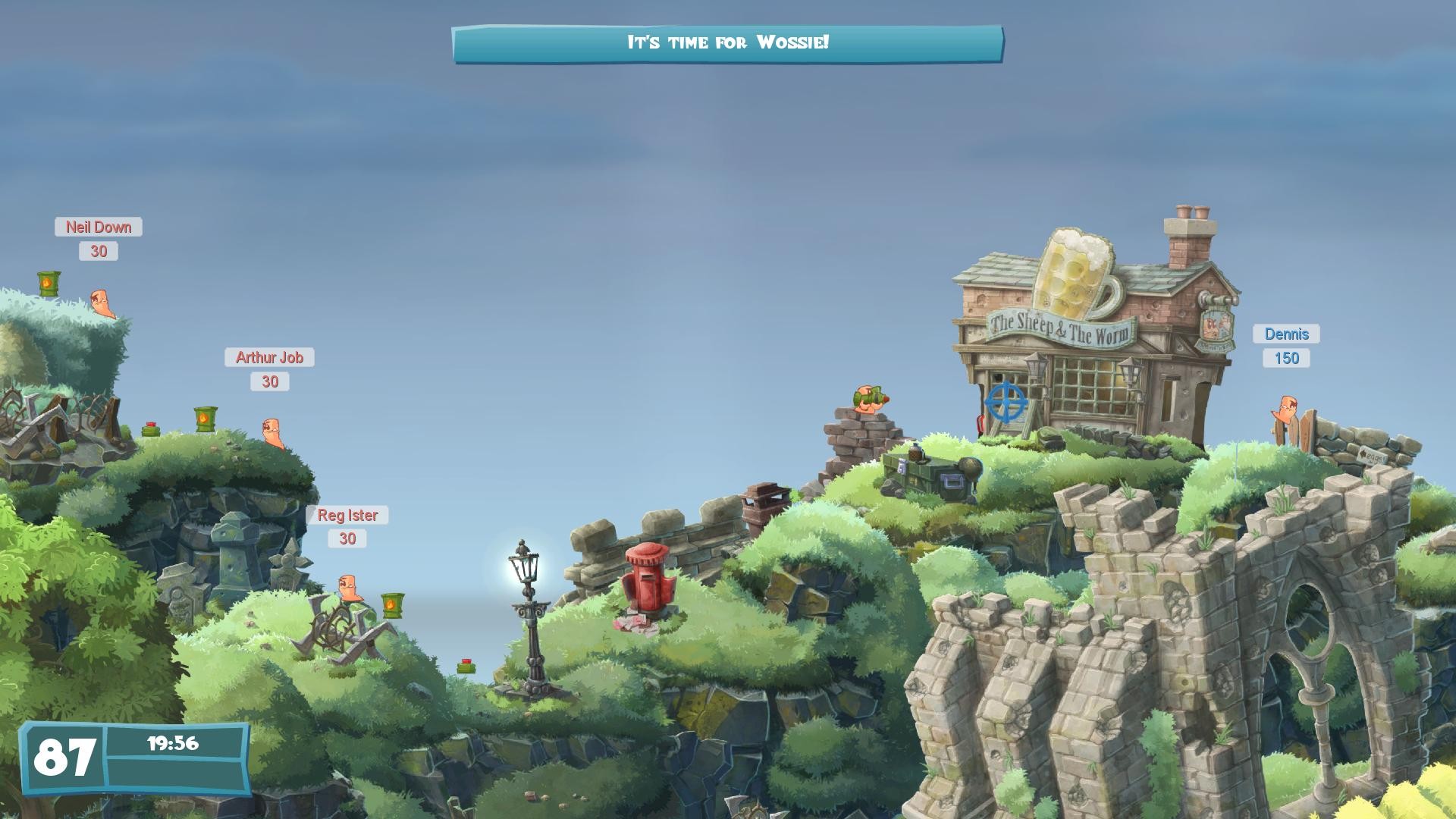Image resolution: width=1456 pixels, height=819 pixels.
Task: Click the flame barrel beside Reg Ister
Action: pyautogui.click(x=393, y=607)
